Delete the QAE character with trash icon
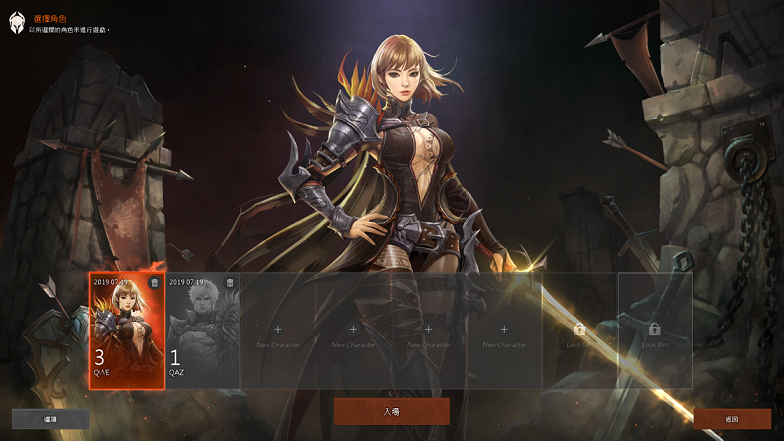784x441 pixels. click(154, 283)
